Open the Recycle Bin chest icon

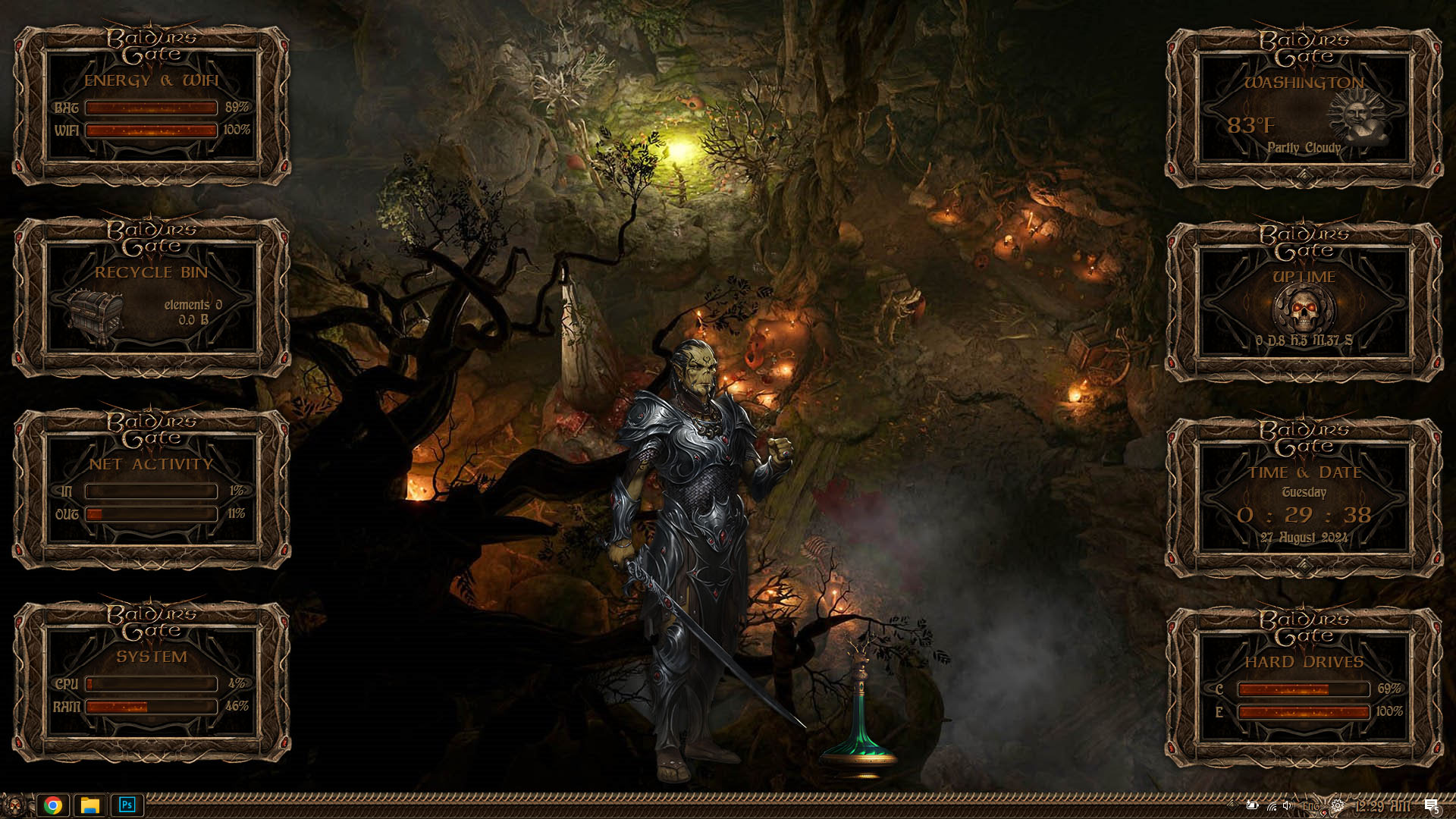pyautogui.click(x=95, y=314)
